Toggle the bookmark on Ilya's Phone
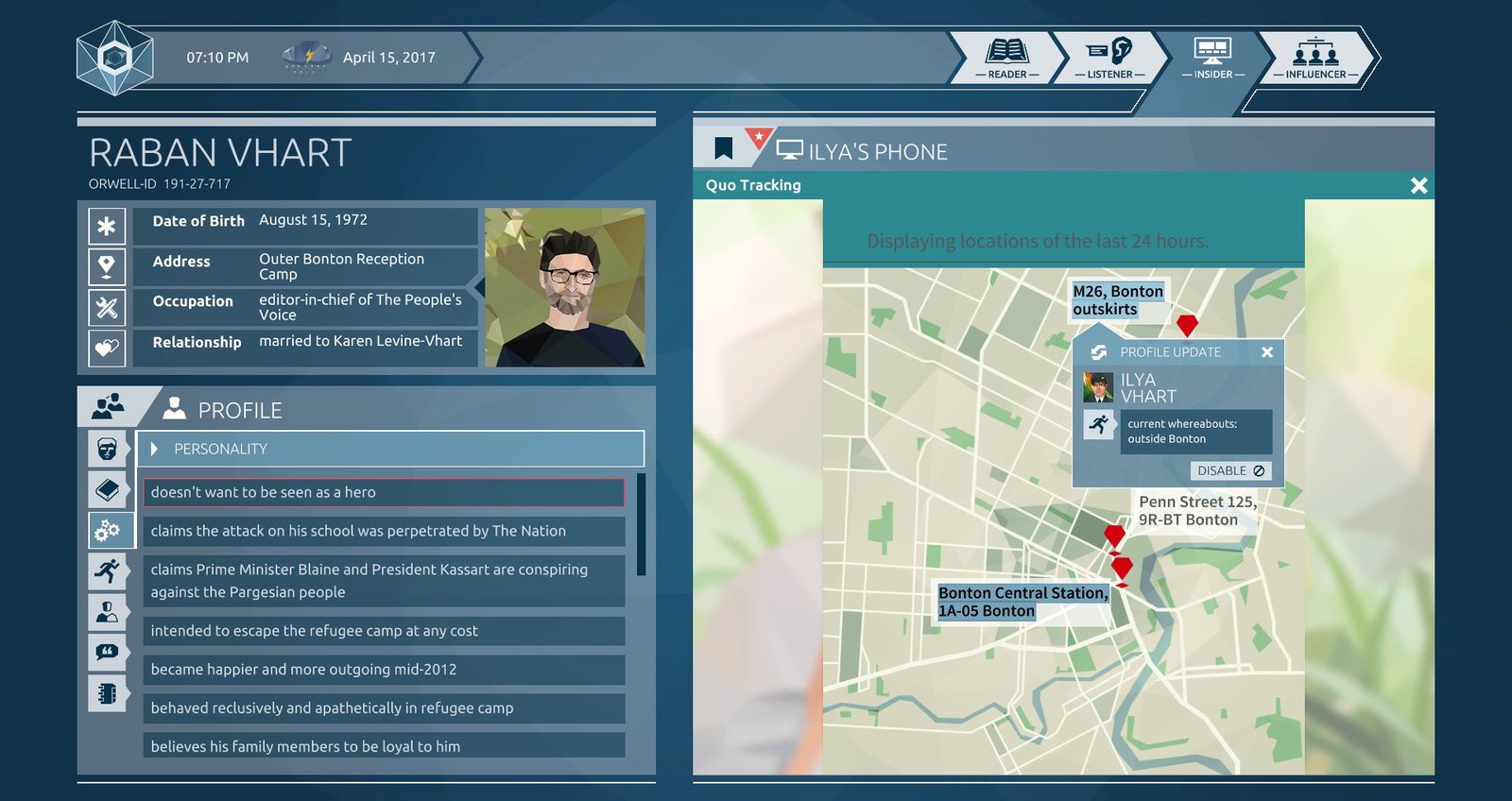Screen dimensions: 1512x801 click(726, 146)
